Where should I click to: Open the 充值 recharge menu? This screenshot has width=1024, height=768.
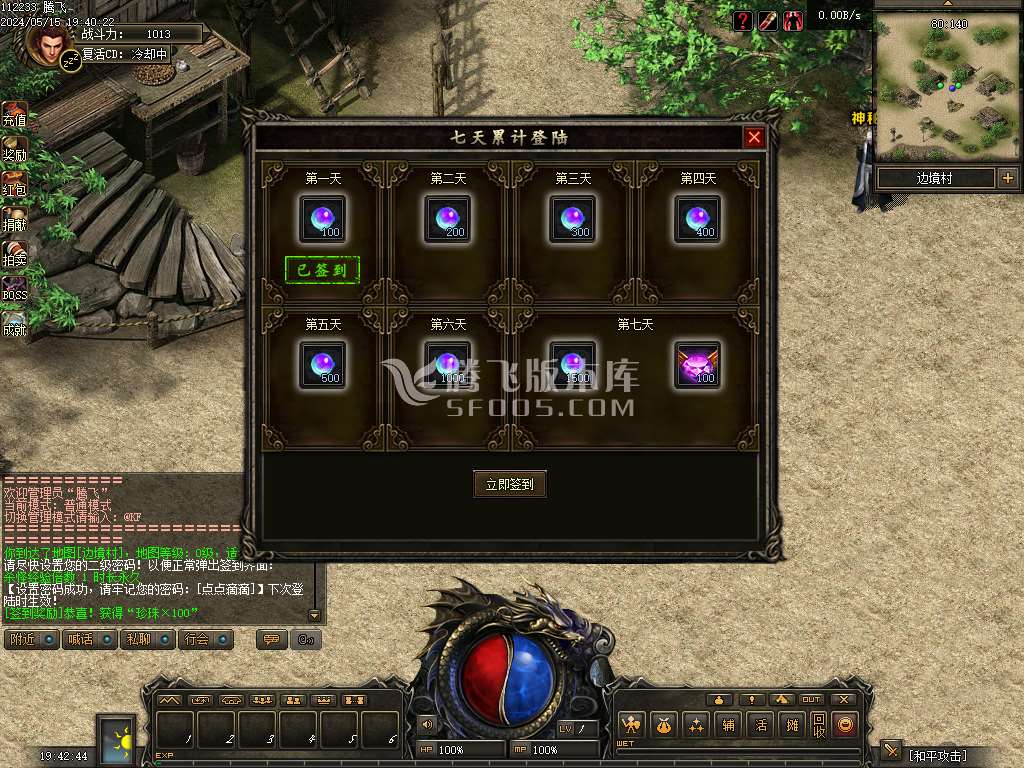[x=14, y=114]
